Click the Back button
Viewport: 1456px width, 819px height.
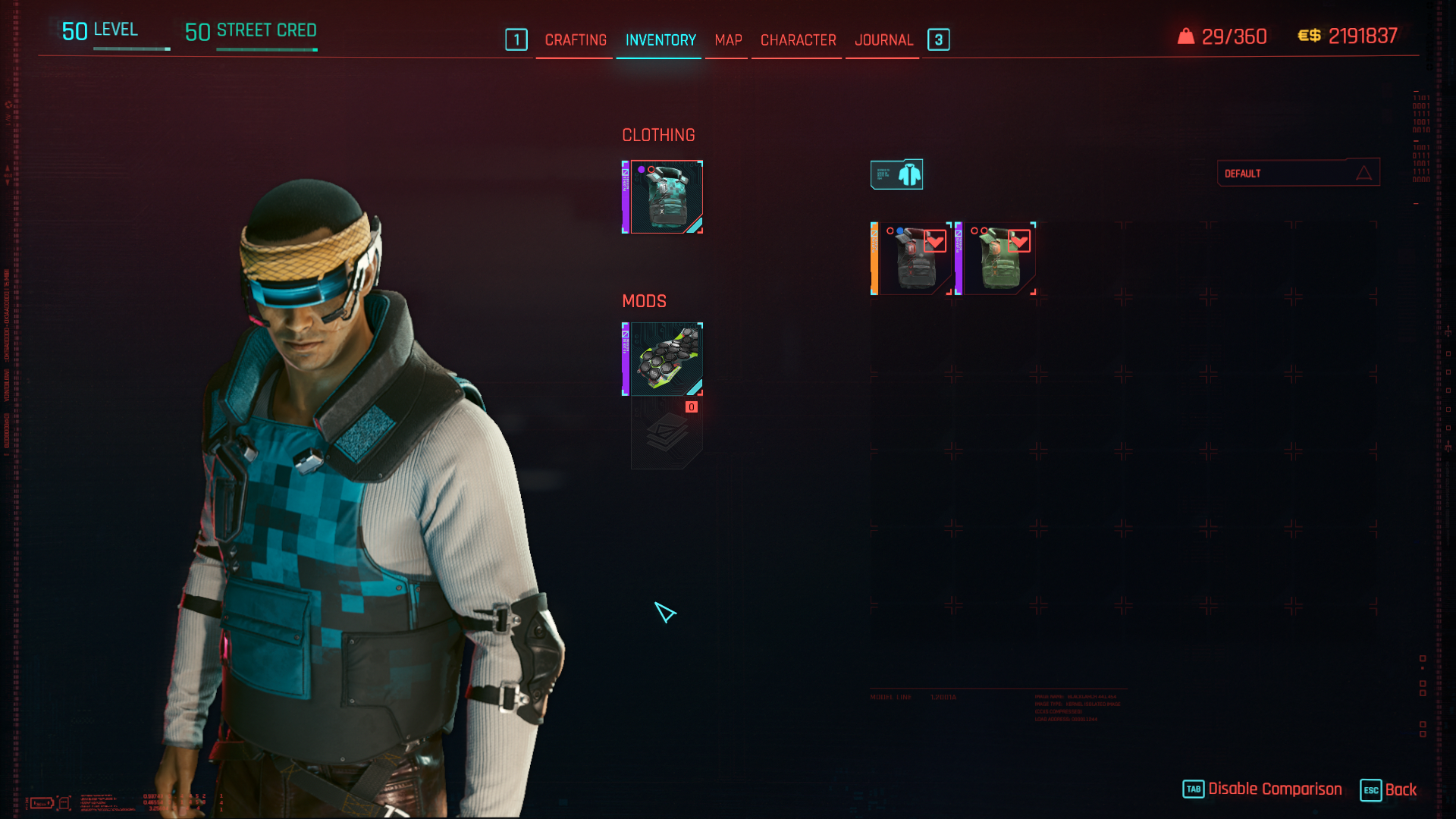pyautogui.click(x=1389, y=790)
